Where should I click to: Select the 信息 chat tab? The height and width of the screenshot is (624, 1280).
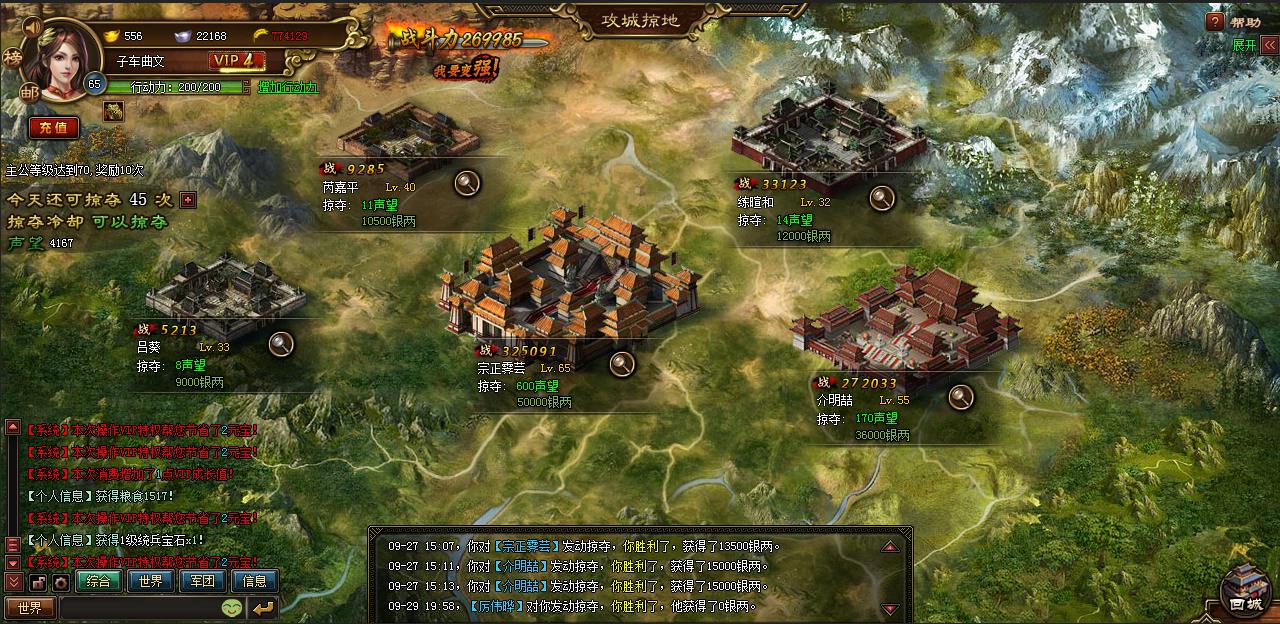pos(254,580)
